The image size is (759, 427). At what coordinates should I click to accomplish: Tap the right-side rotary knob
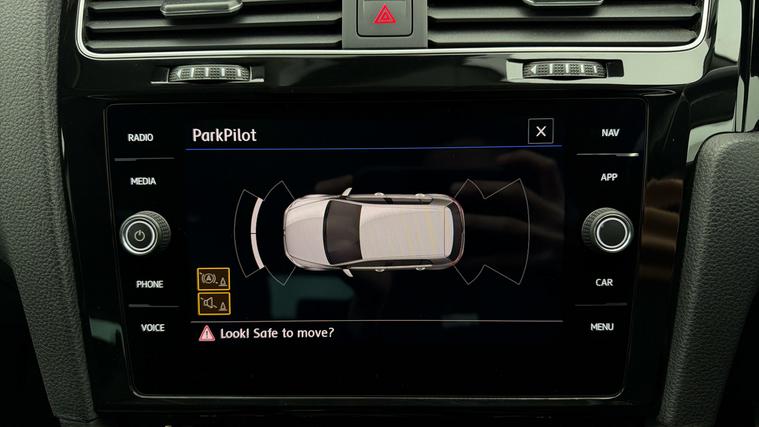tap(608, 230)
